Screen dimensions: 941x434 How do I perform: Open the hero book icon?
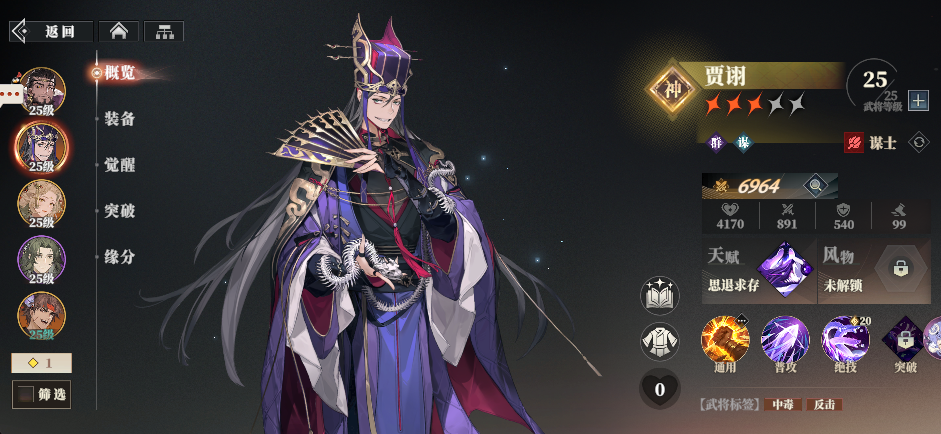click(x=659, y=297)
